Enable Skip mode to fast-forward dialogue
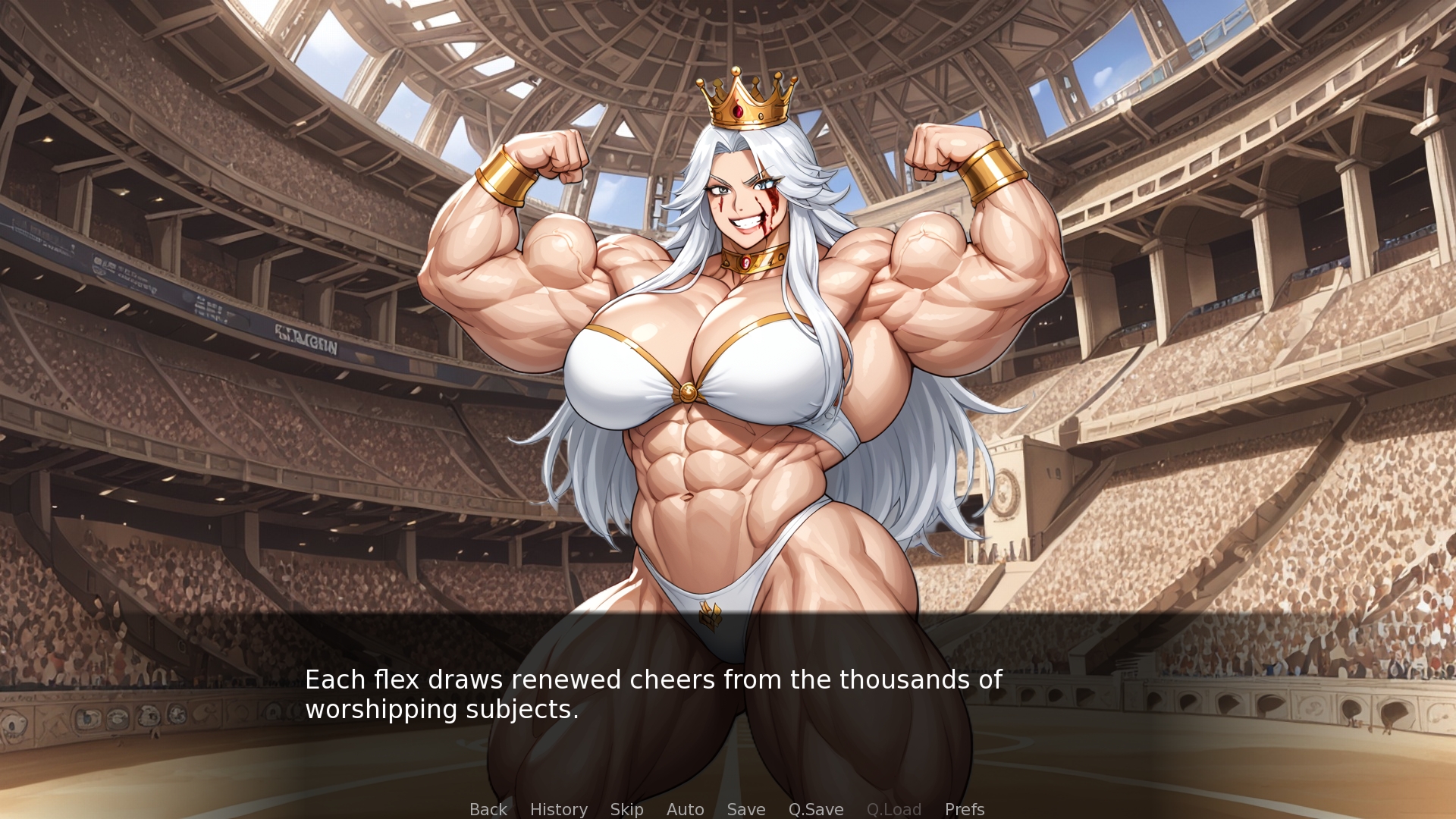Screen dimensions: 1456x819 [x=626, y=809]
